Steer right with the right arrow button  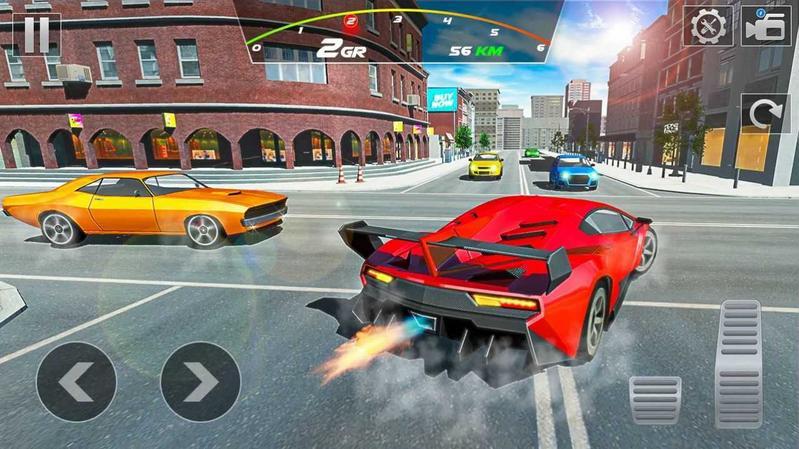(200, 381)
